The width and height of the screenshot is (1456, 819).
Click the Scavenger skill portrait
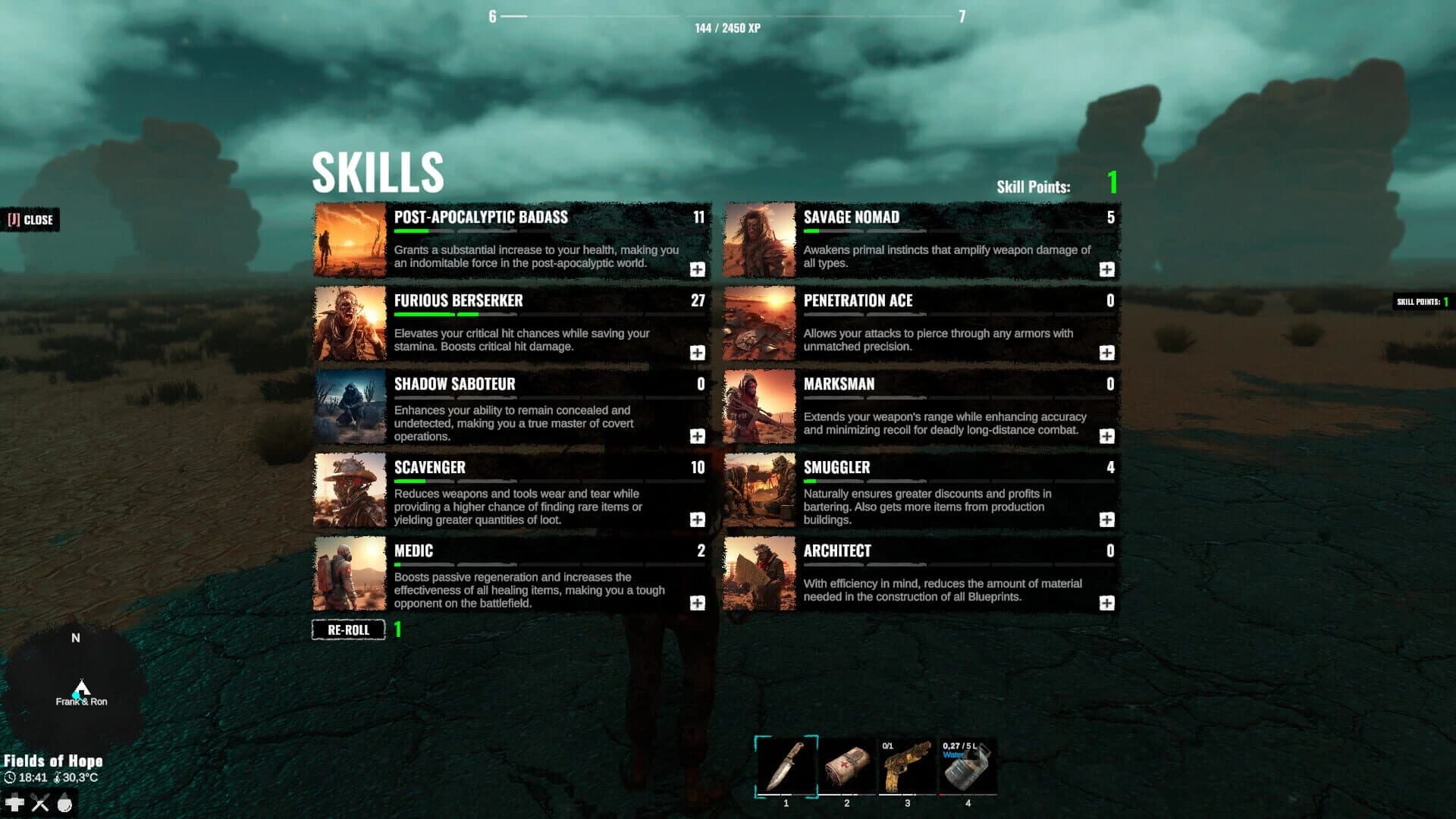(350, 490)
